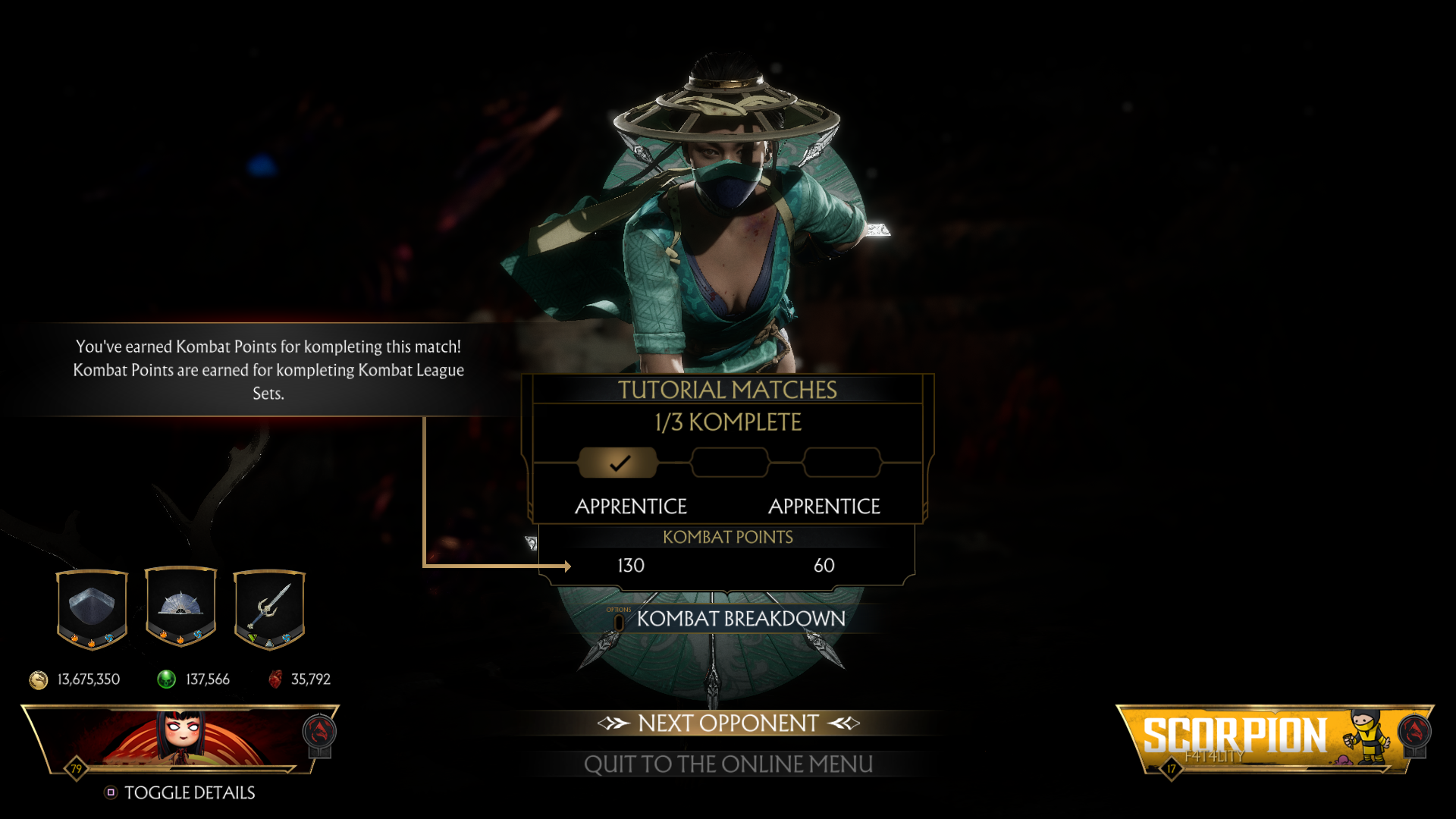Toggle details with the square button prompt
The image size is (1456, 819).
111,793
